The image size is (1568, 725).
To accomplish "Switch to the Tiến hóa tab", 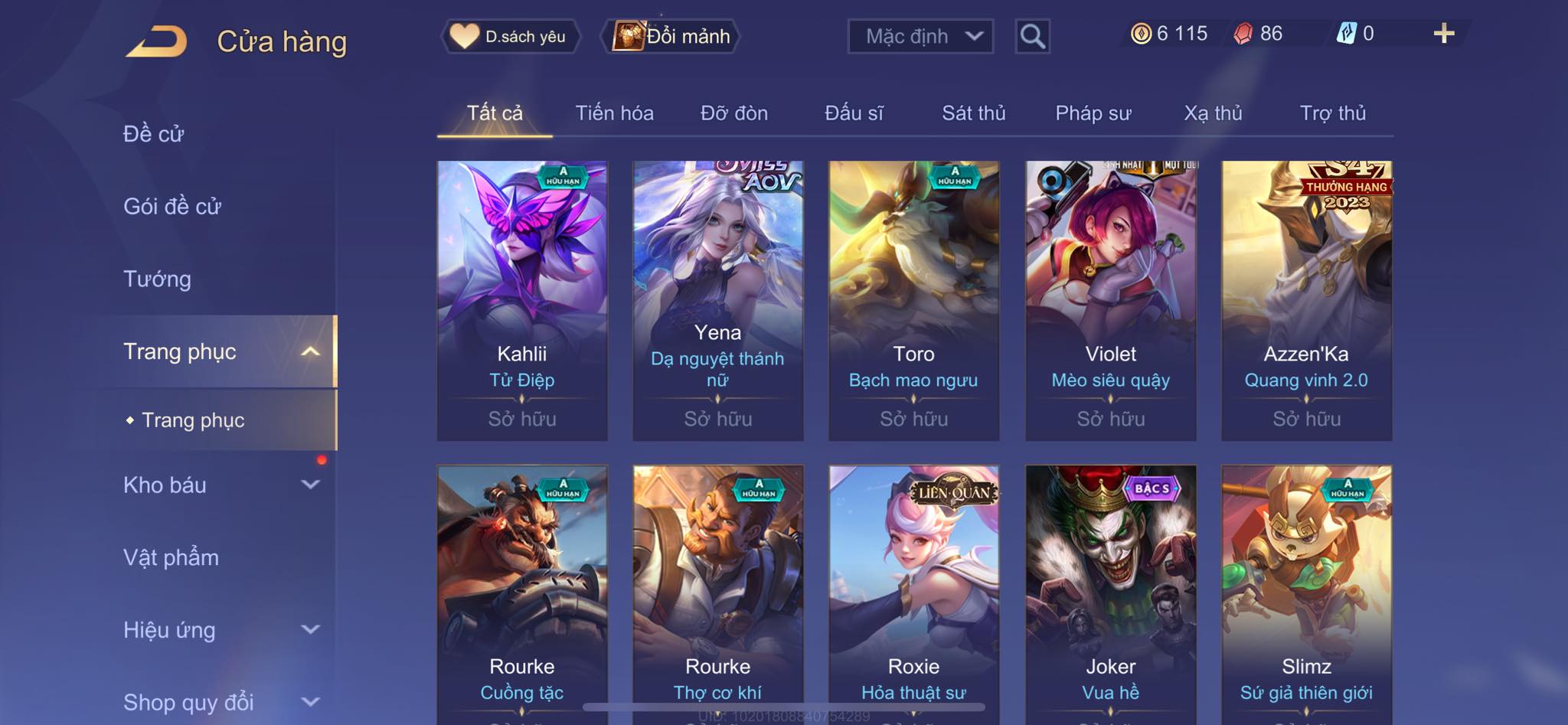I will [x=614, y=113].
